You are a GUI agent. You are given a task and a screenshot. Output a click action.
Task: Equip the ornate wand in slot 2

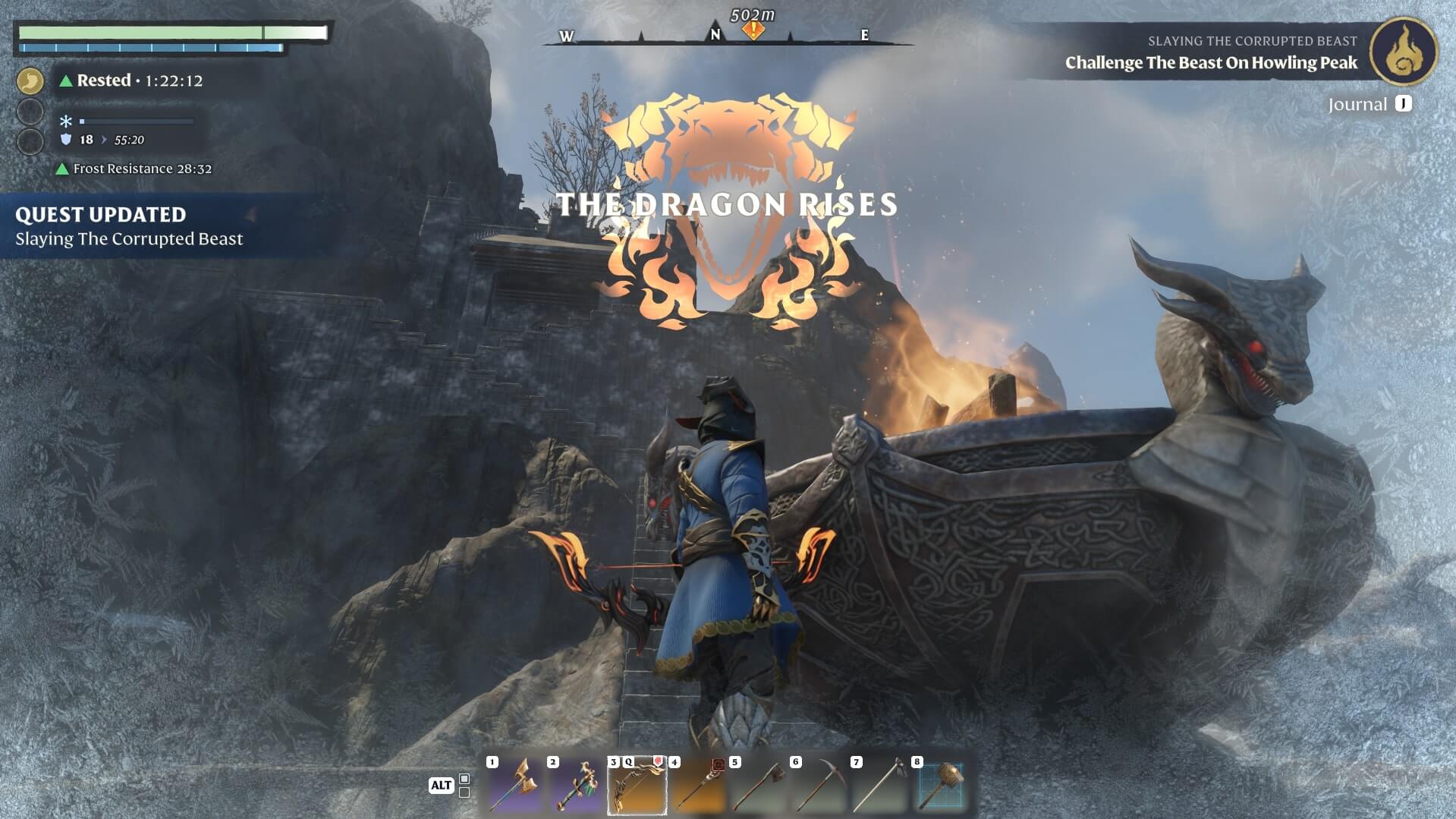point(576,786)
